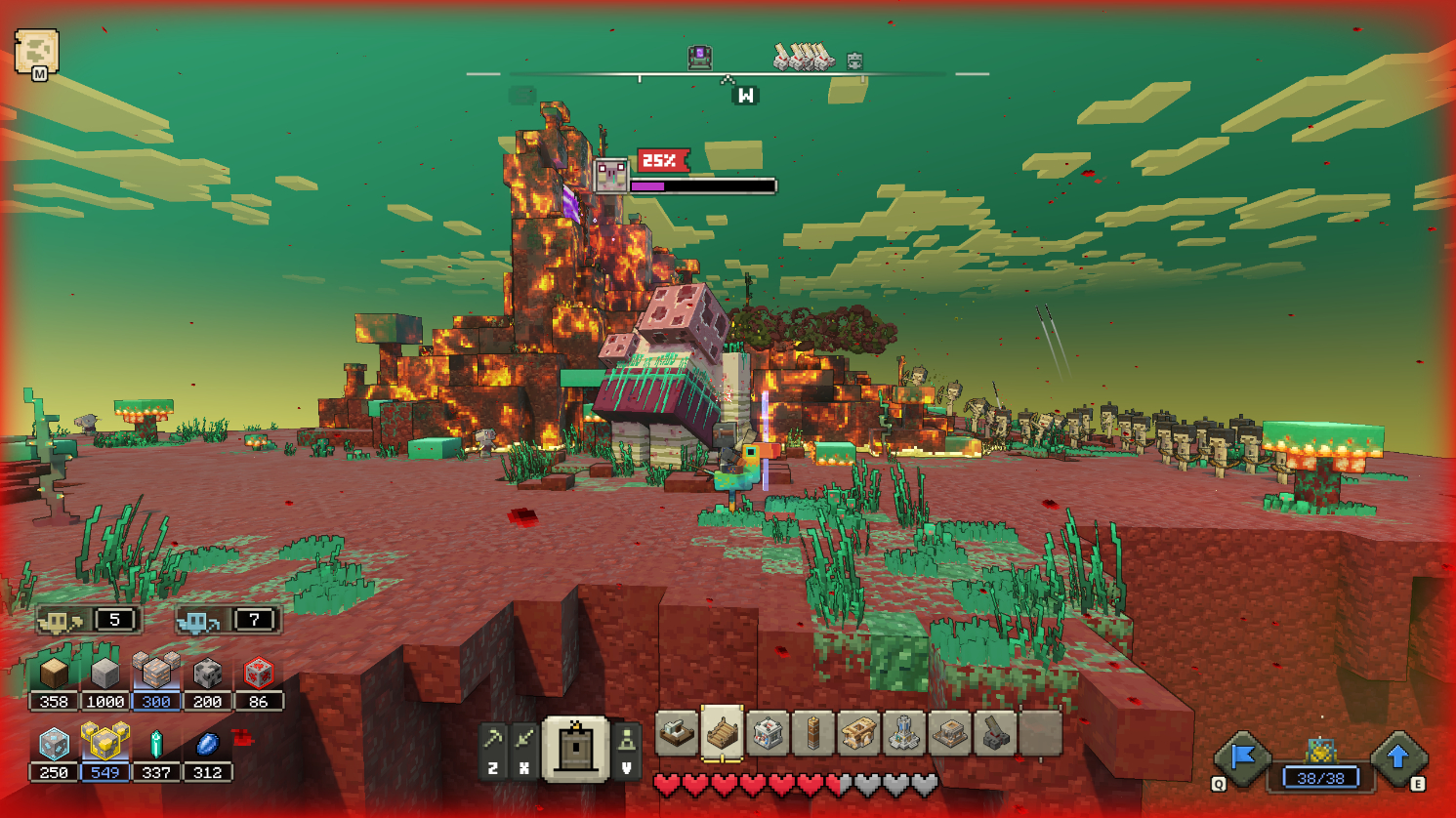Click the yellow allay counter
The height and width of the screenshot is (818, 1456).
89,620
